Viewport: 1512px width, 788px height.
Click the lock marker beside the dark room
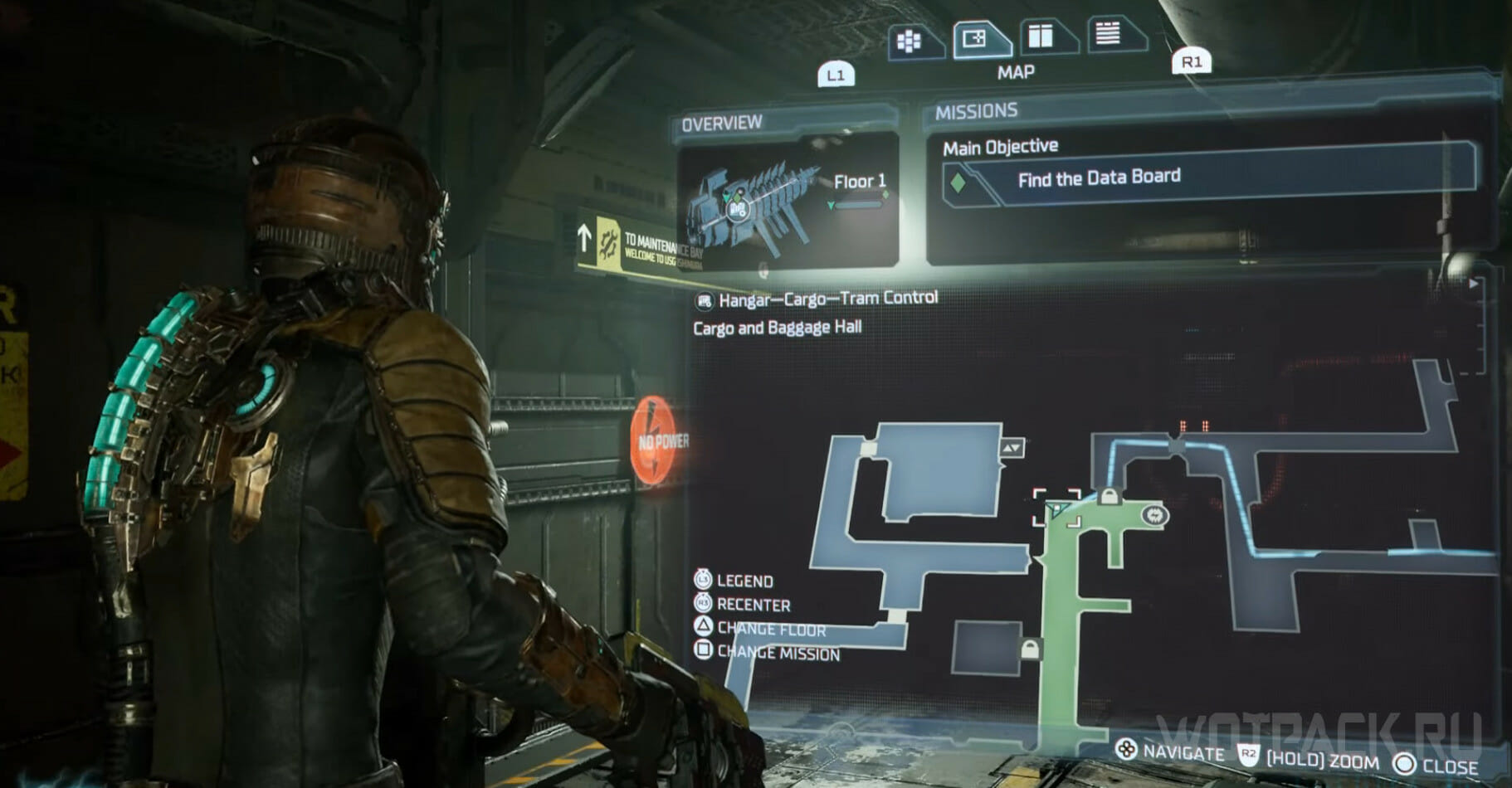click(1029, 649)
